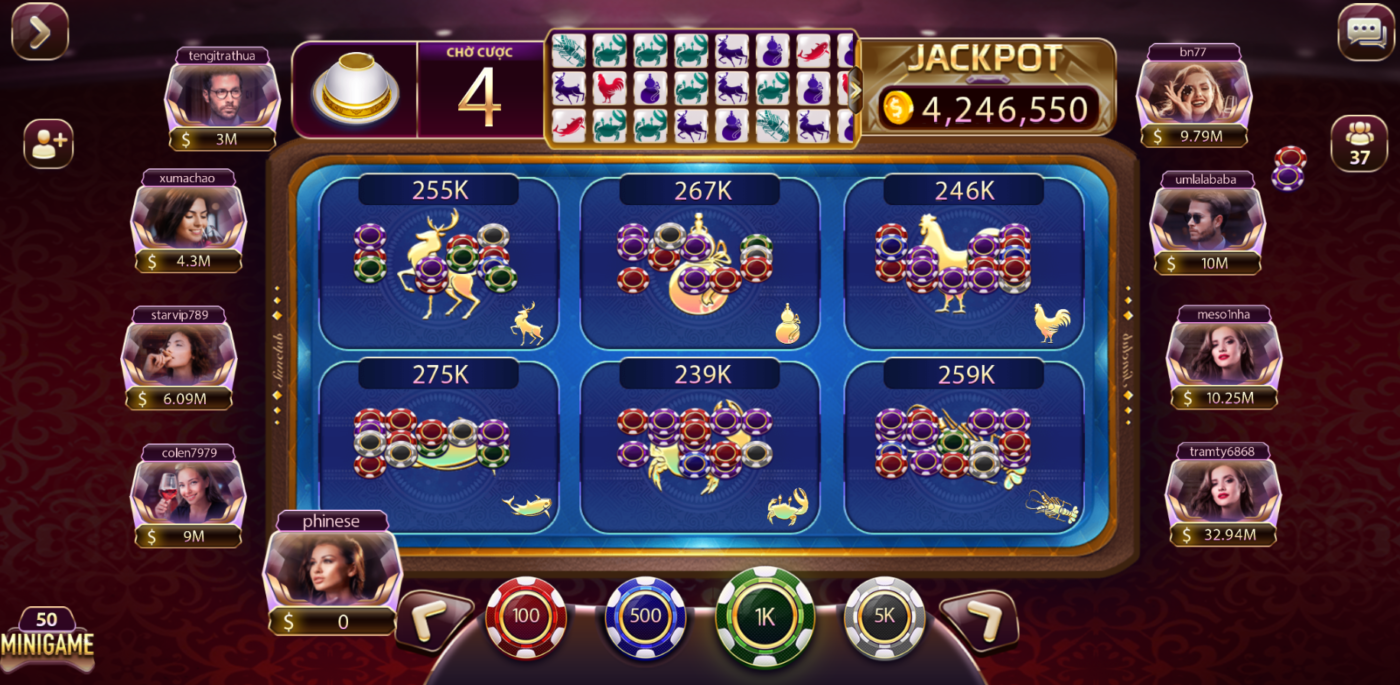Open the Jackpot panel
Screen dimensions: 1400x685
coord(988,88)
